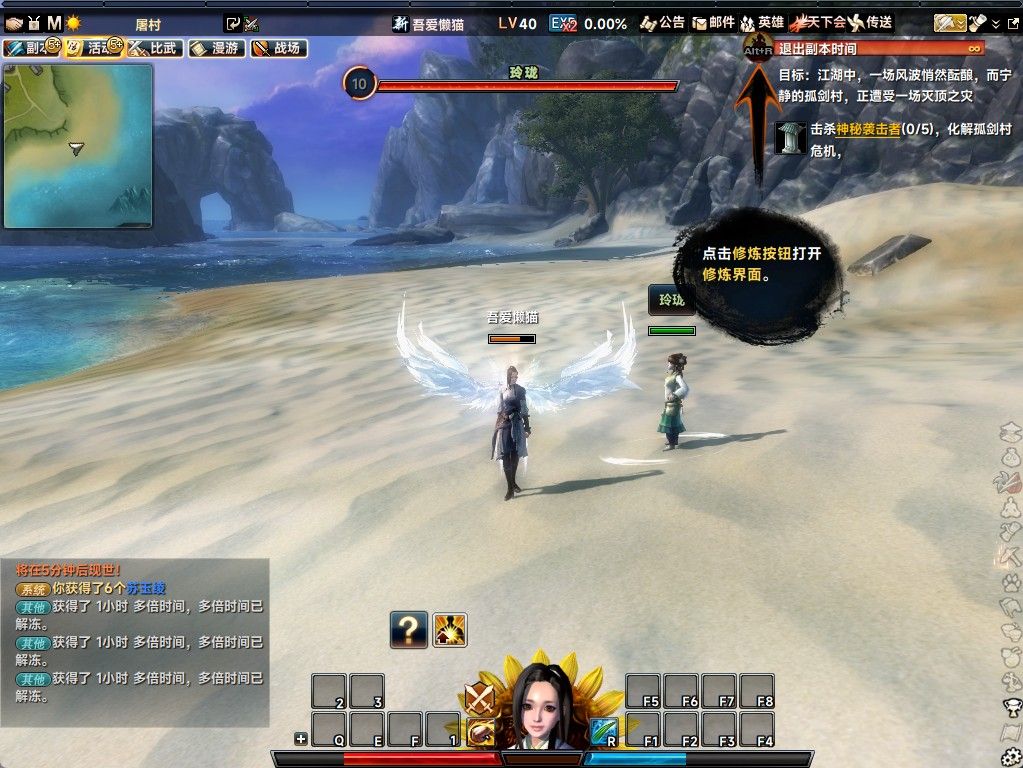Open the 天下会 menu
The image size is (1023, 768).
(x=817, y=22)
